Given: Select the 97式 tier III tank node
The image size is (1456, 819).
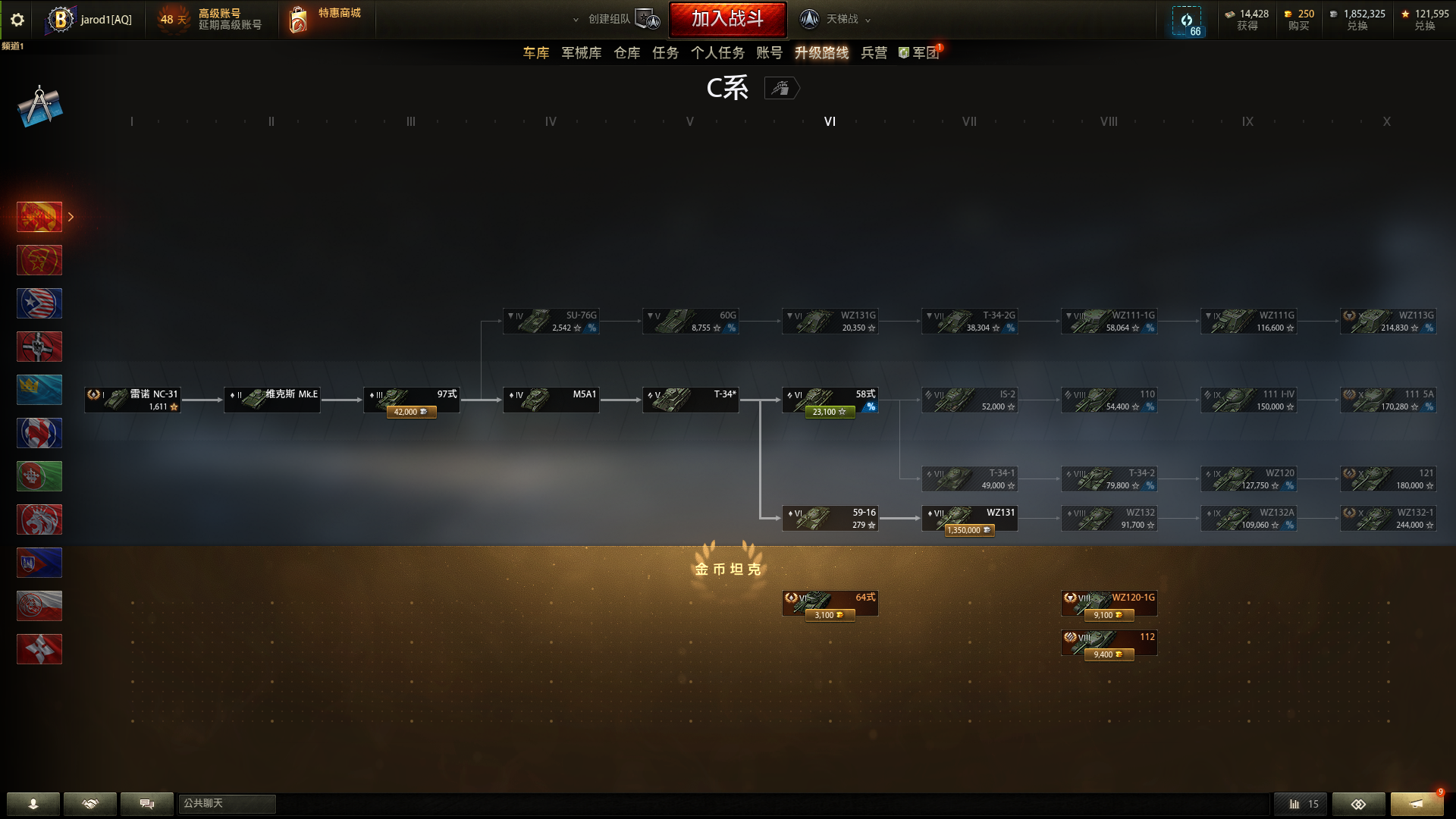Looking at the screenshot, I should click(x=411, y=400).
